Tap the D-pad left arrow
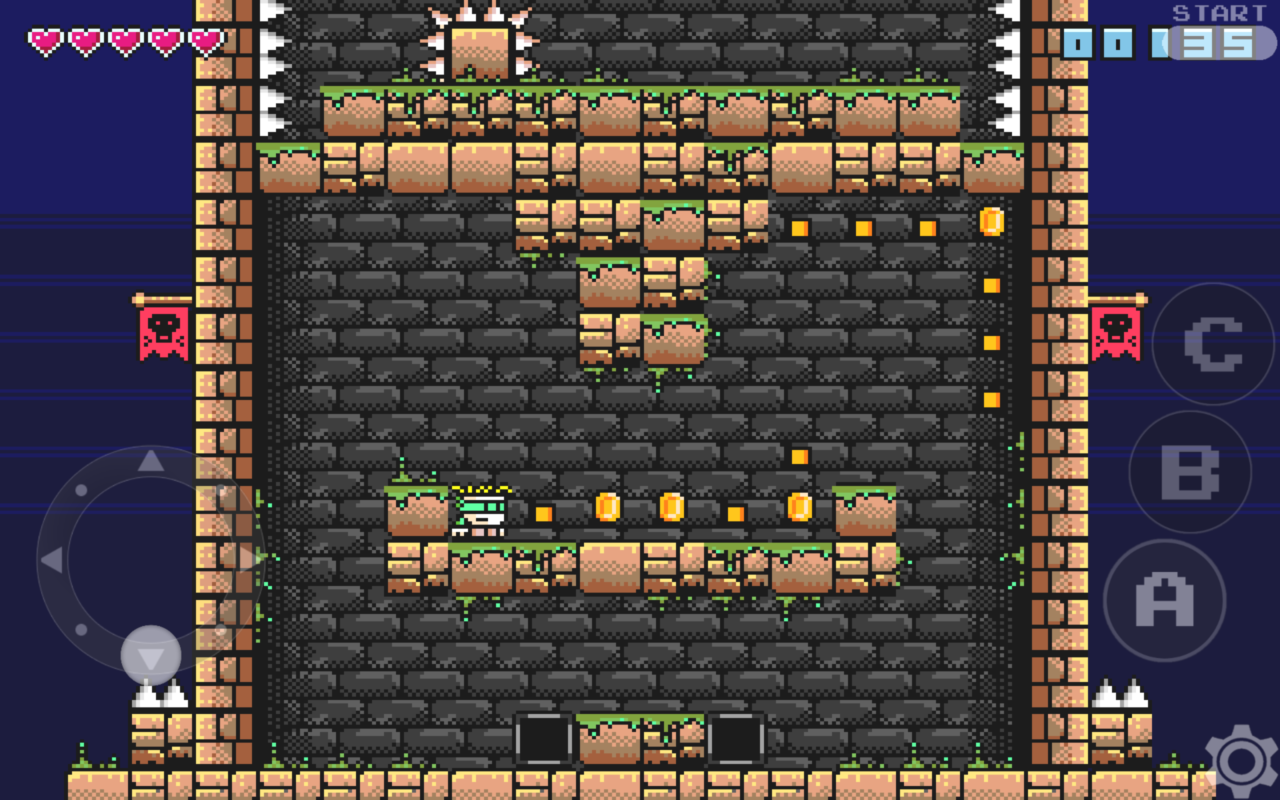The height and width of the screenshot is (800, 1280). [x=52, y=560]
